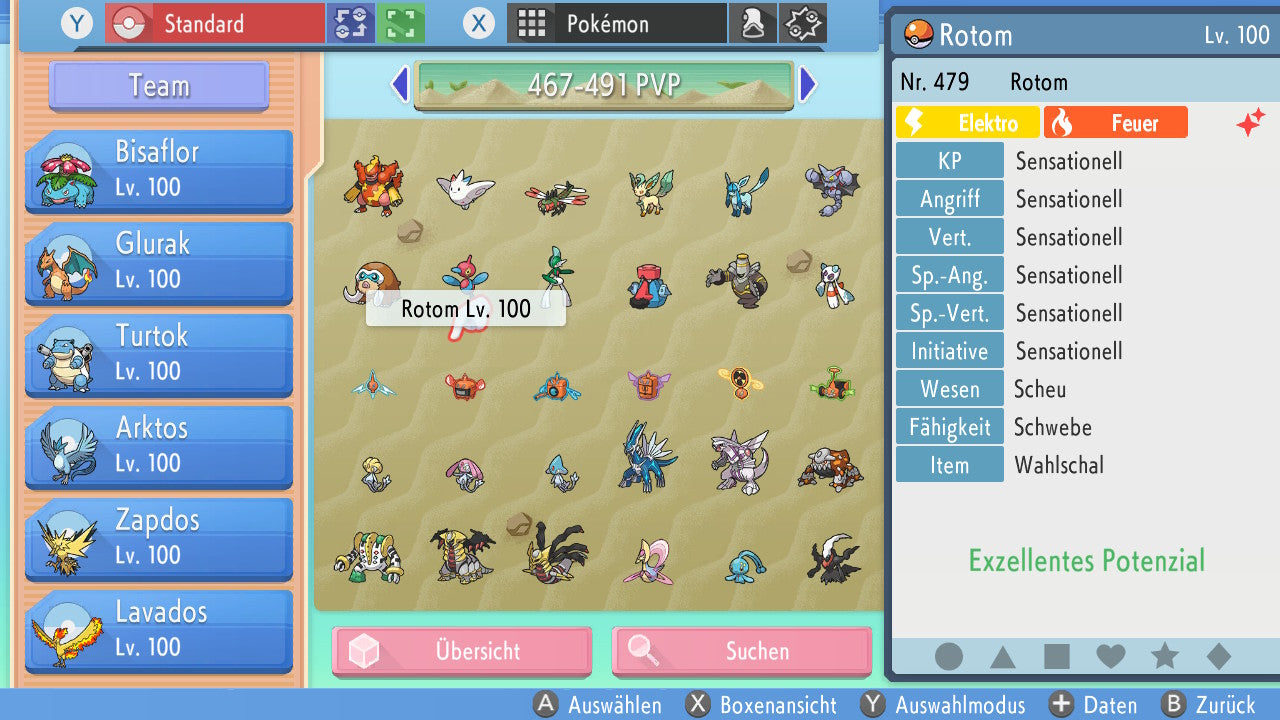Select the green box-swap arrows icon
Viewport: 1280px width, 720px height.
pos(350,22)
